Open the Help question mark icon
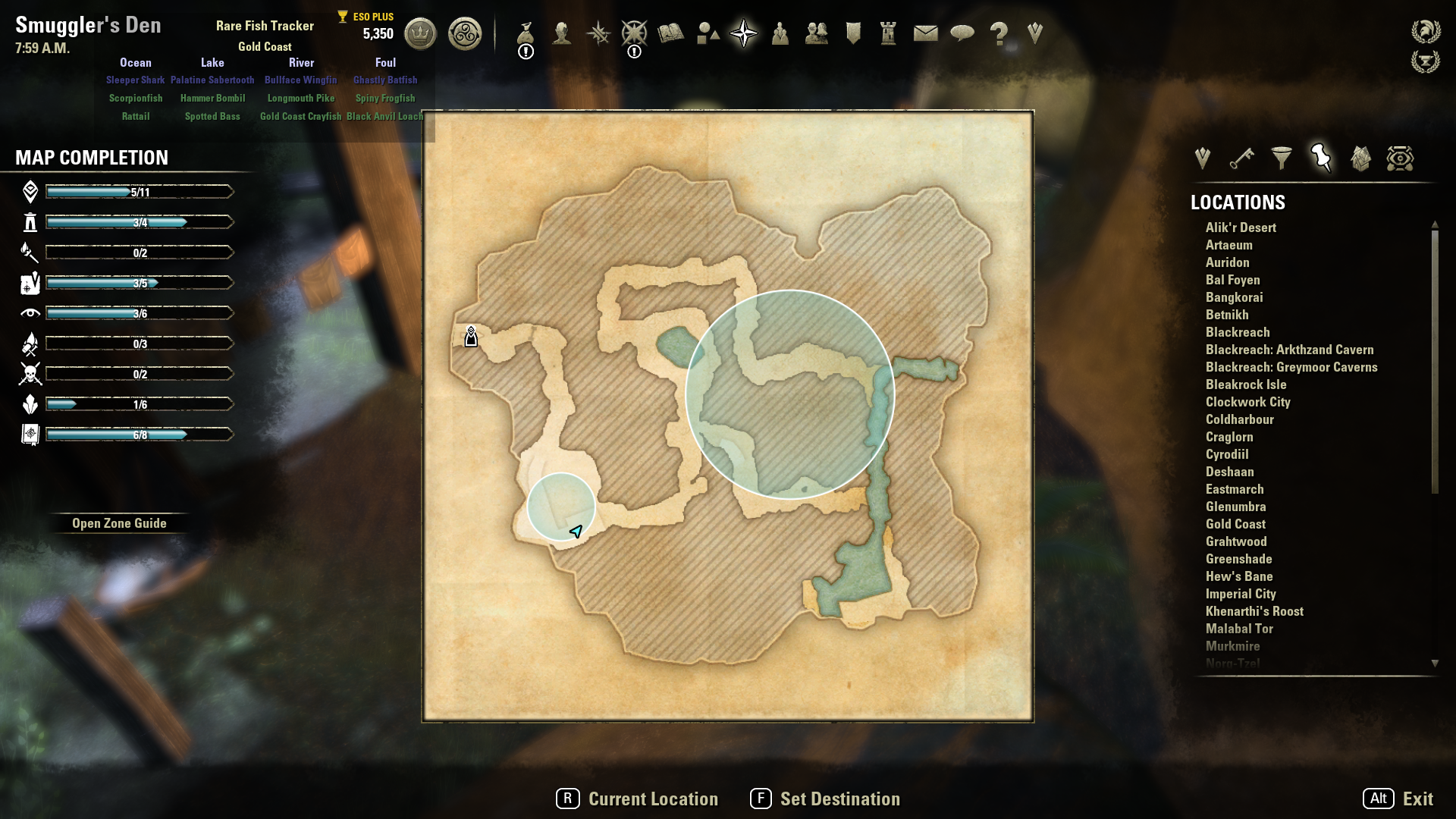 coord(999,33)
